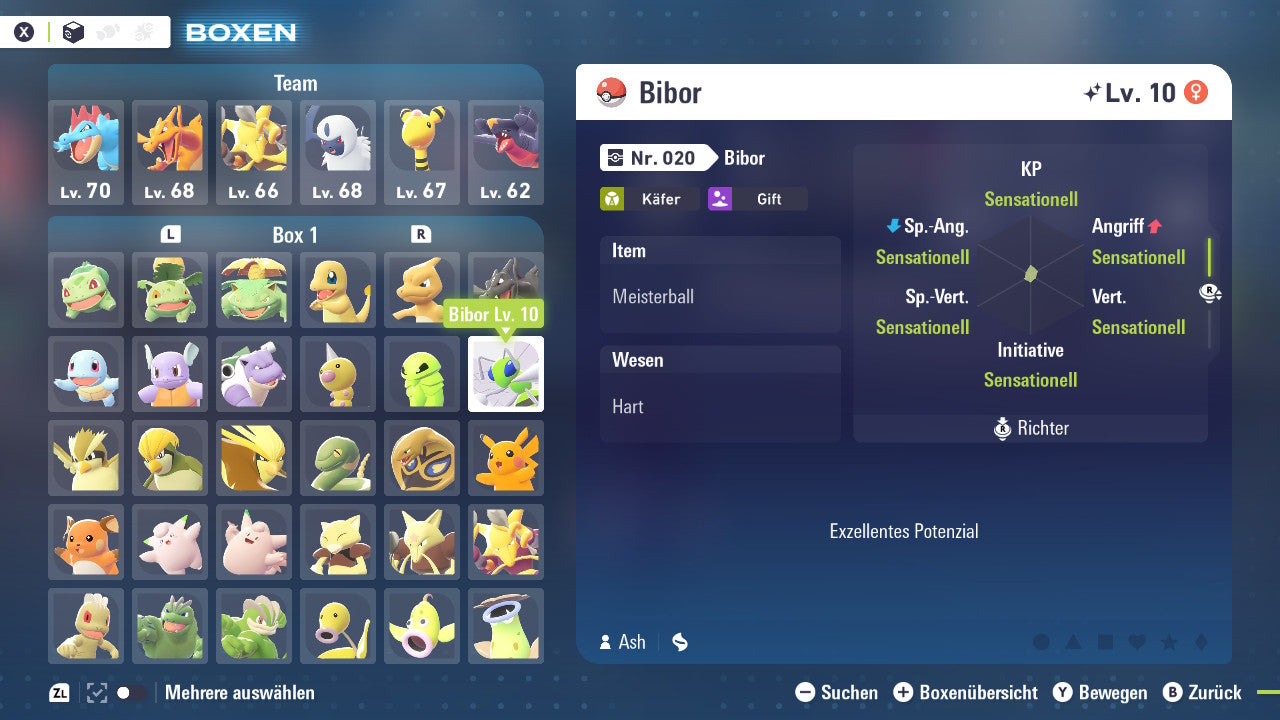Switch to the next box using R
1280x720 pixels.
pos(420,233)
